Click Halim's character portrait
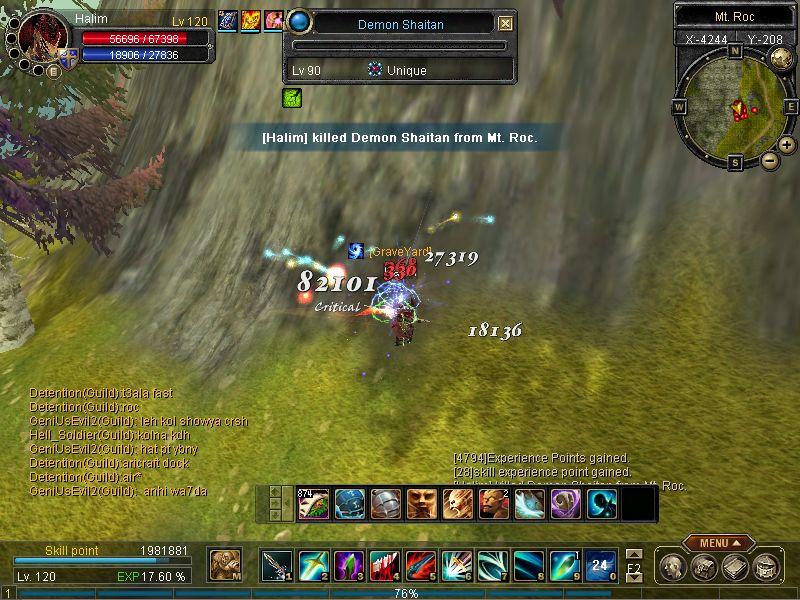The height and width of the screenshot is (600, 800). [x=38, y=40]
